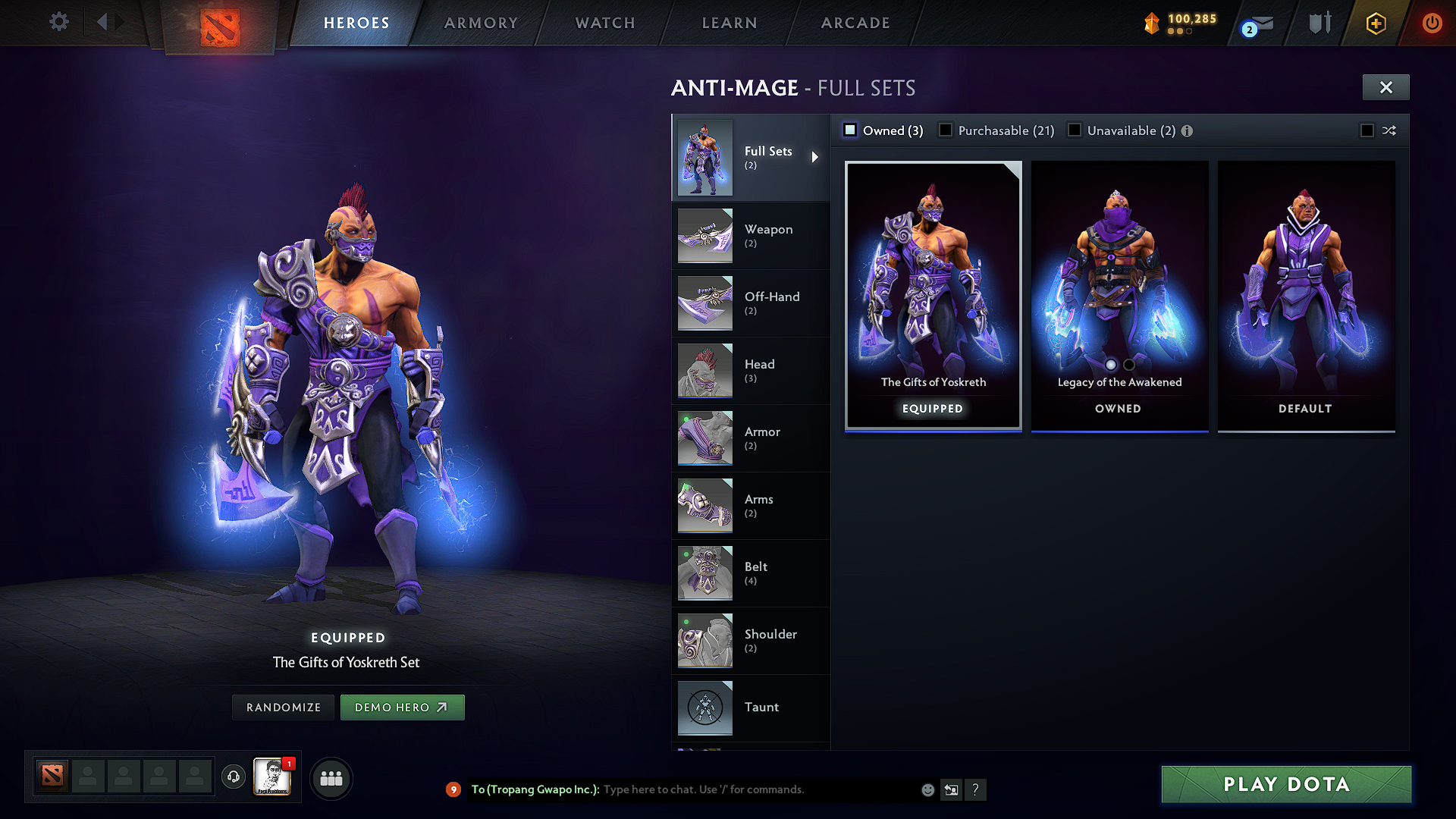The image size is (1456, 819).
Task: Click the PLAY DOTA button
Action: pyautogui.click(x=1285, y=785)
